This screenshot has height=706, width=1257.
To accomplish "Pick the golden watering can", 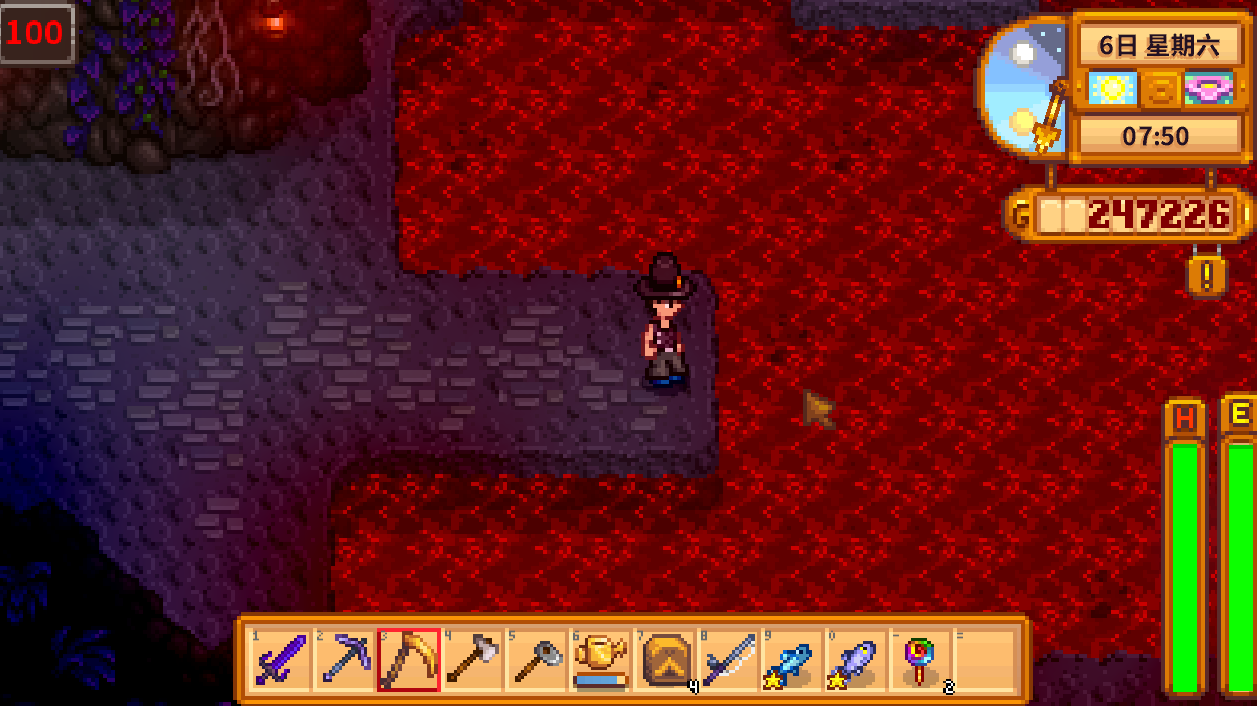I will pyautogui.click(x=599, y=660).
